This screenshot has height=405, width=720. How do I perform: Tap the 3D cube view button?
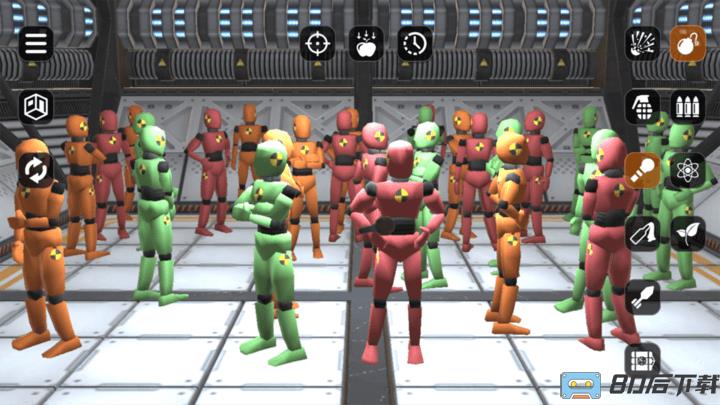click(x=36, y=106)
